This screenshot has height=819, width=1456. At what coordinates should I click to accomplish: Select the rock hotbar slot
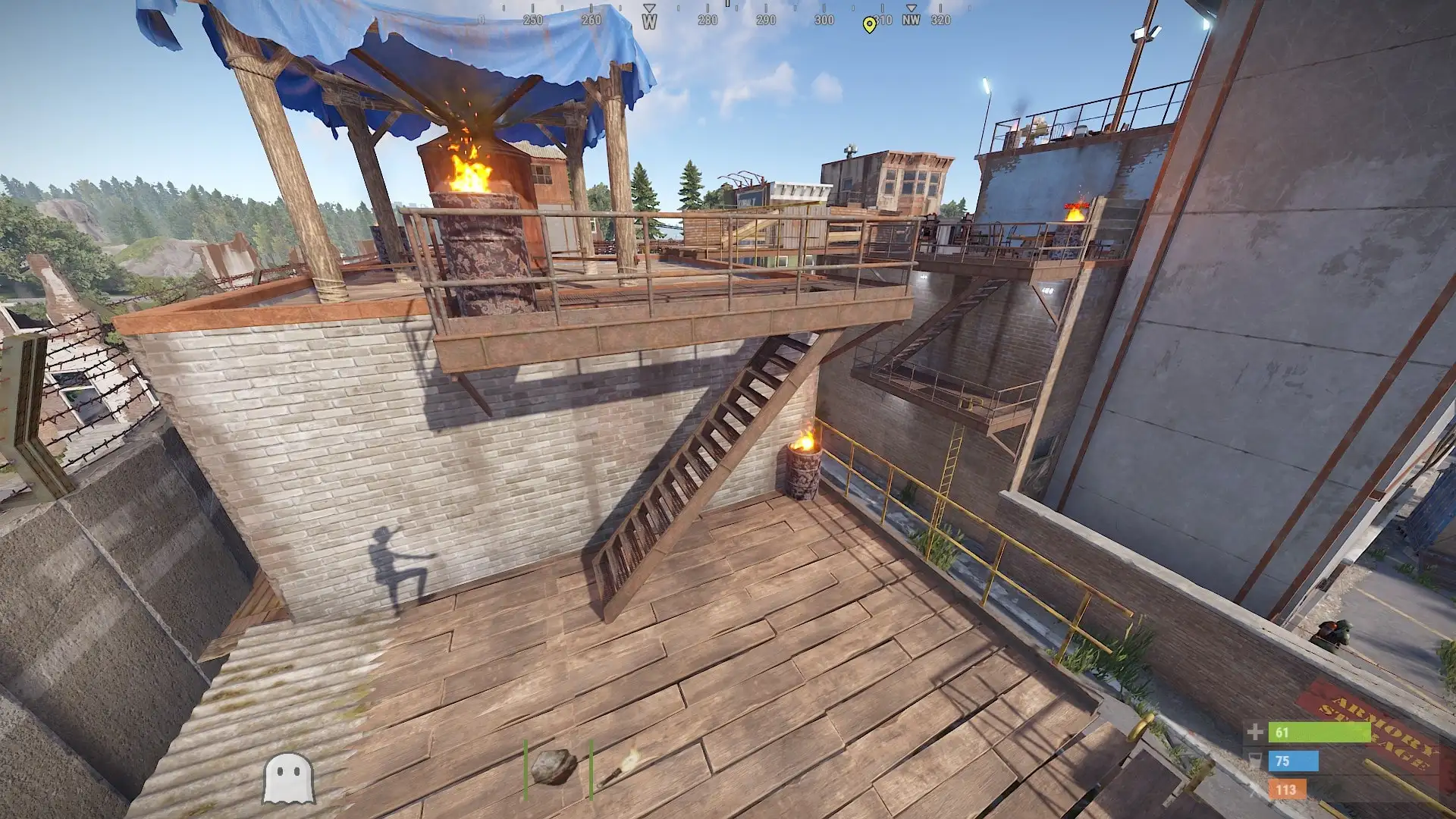click(554, 767)
